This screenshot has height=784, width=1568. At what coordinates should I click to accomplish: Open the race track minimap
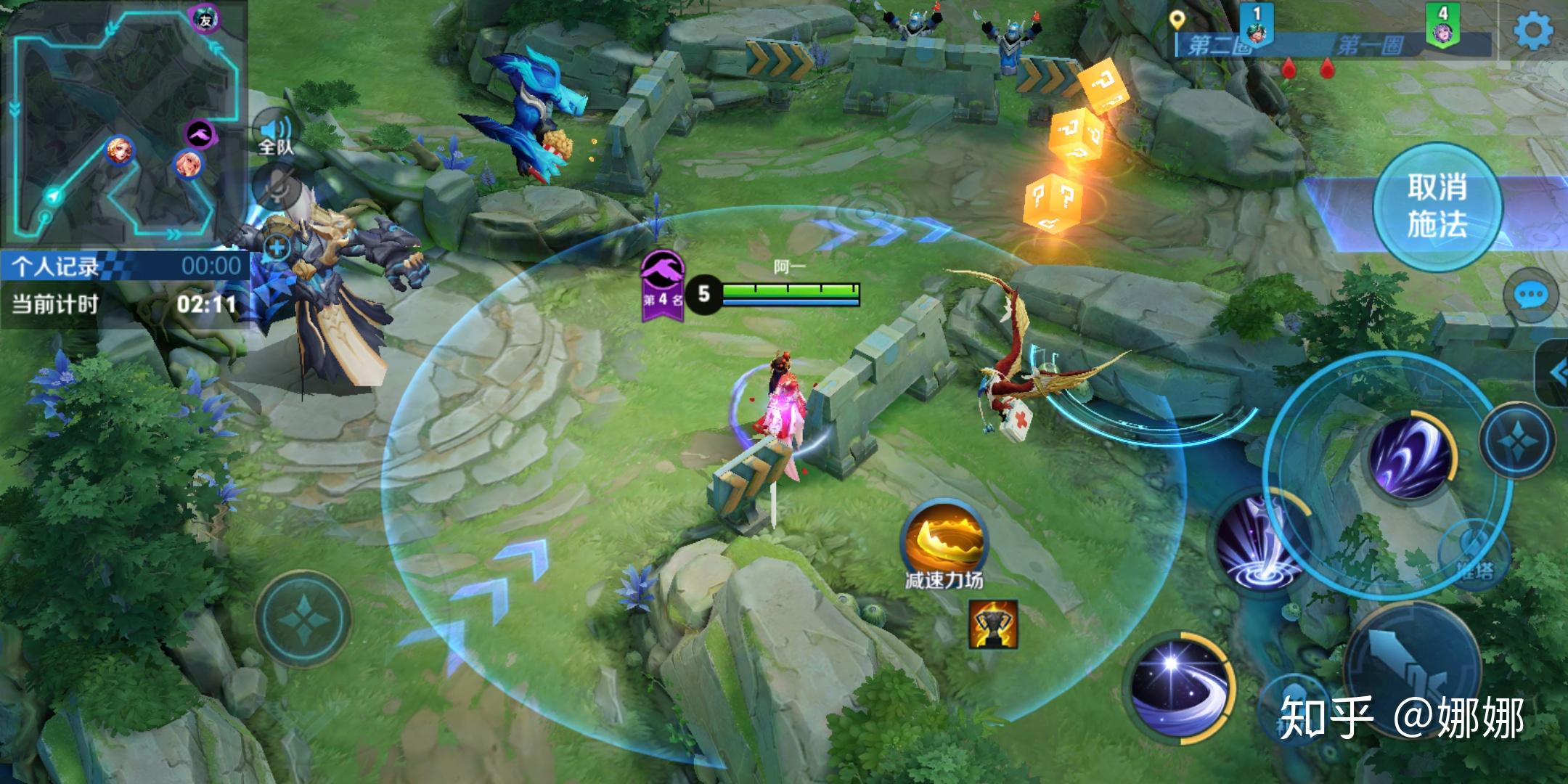[122, 123]
